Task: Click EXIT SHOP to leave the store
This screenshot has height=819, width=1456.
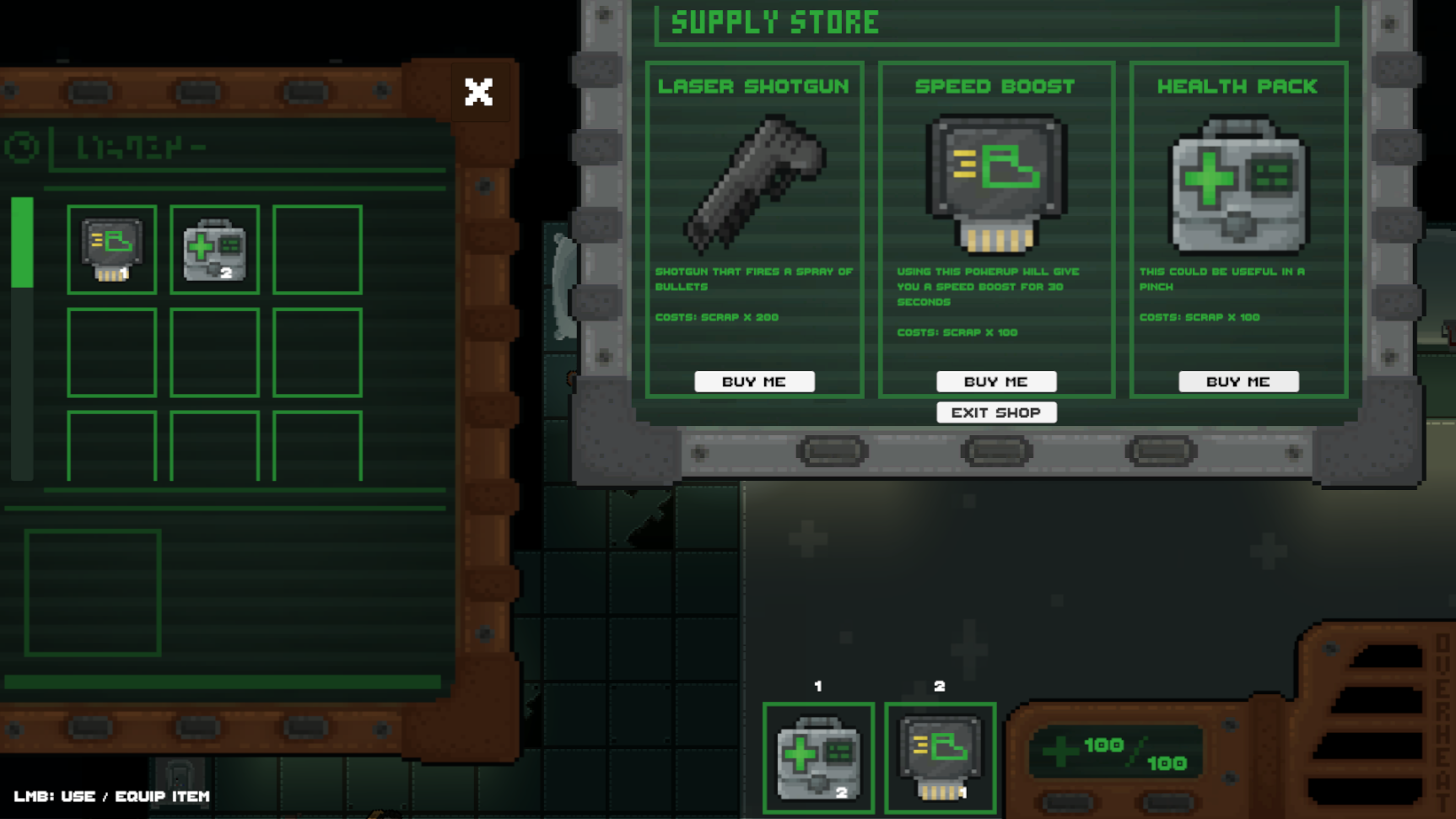Action: (x=996, y=412)
